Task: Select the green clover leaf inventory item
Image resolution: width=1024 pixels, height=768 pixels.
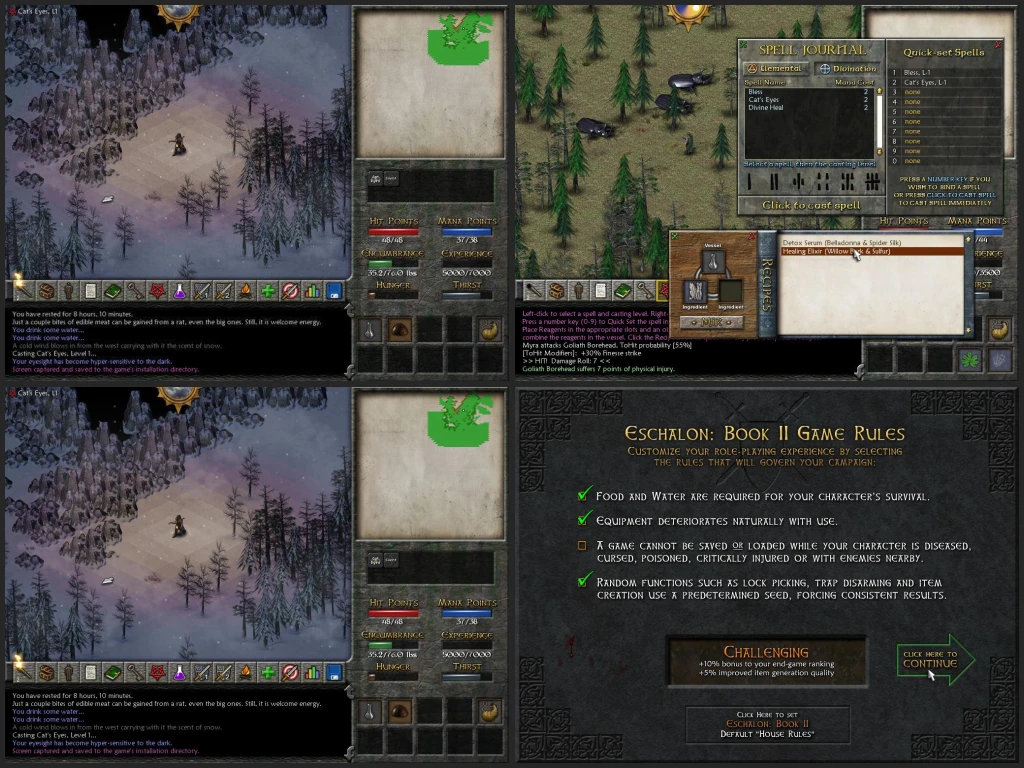Action: [969, 359]
